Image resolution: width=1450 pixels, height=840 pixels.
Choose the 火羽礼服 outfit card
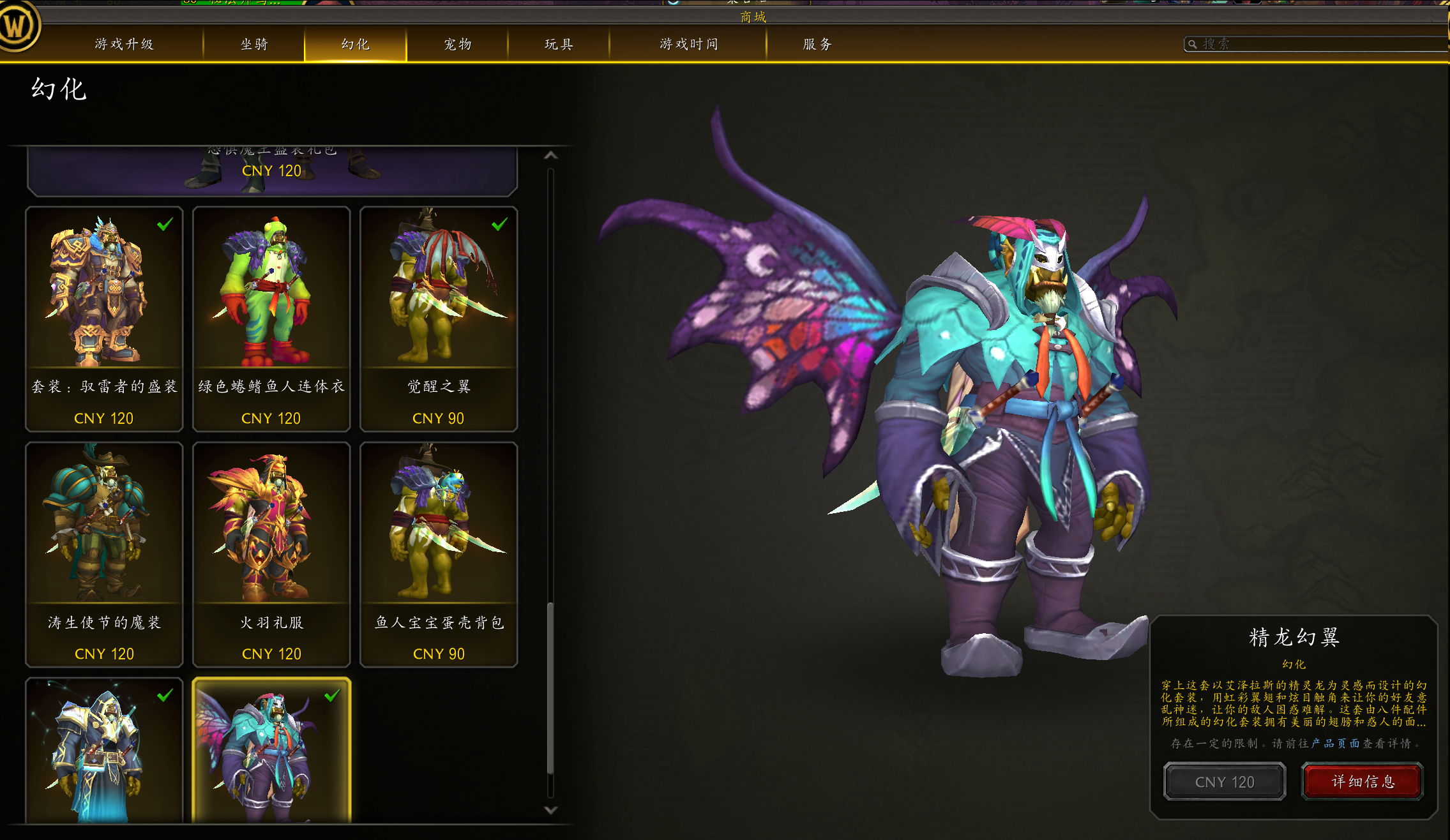[271, 554]
